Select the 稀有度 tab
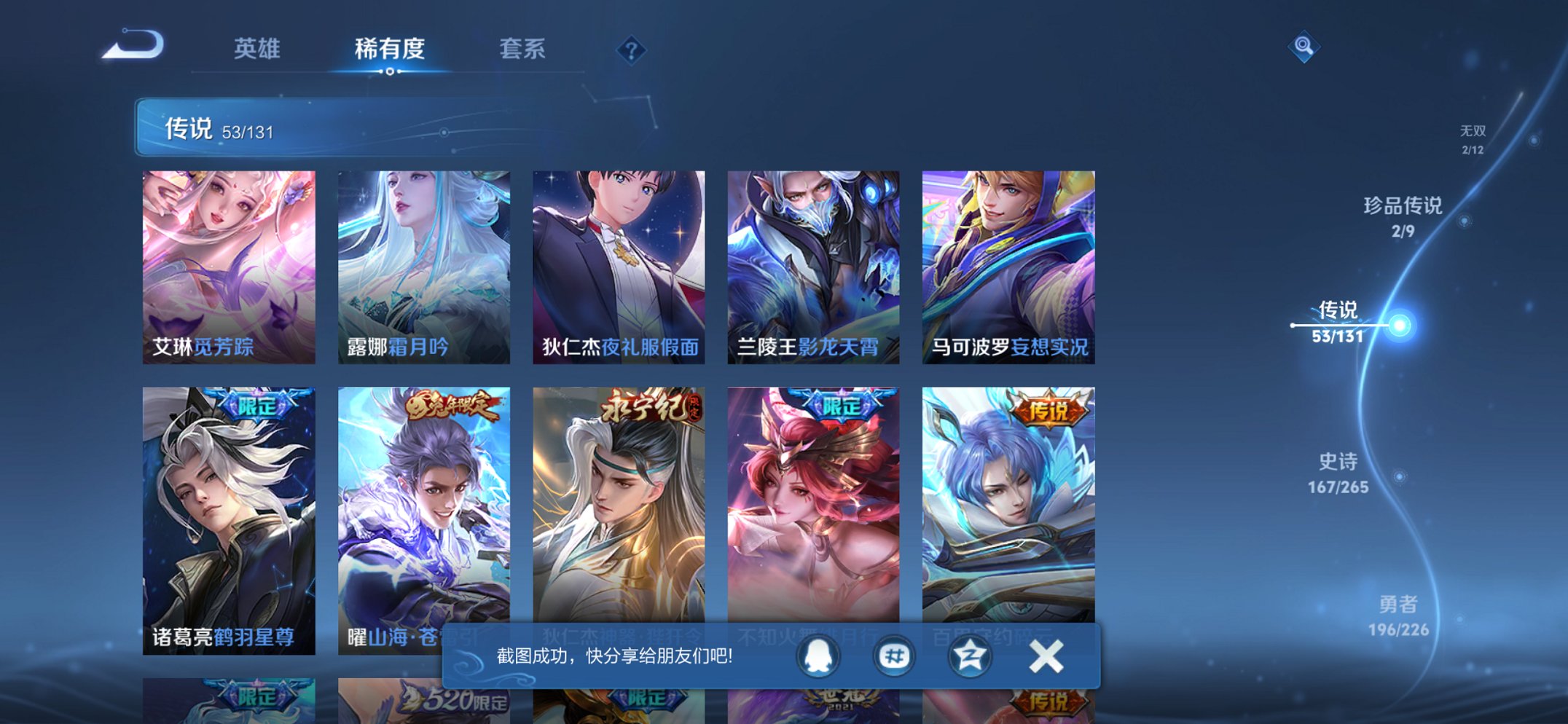Image resolution: width=1568 pixels, height=724 pixels. pyautogui.click(x=391, y=50)
